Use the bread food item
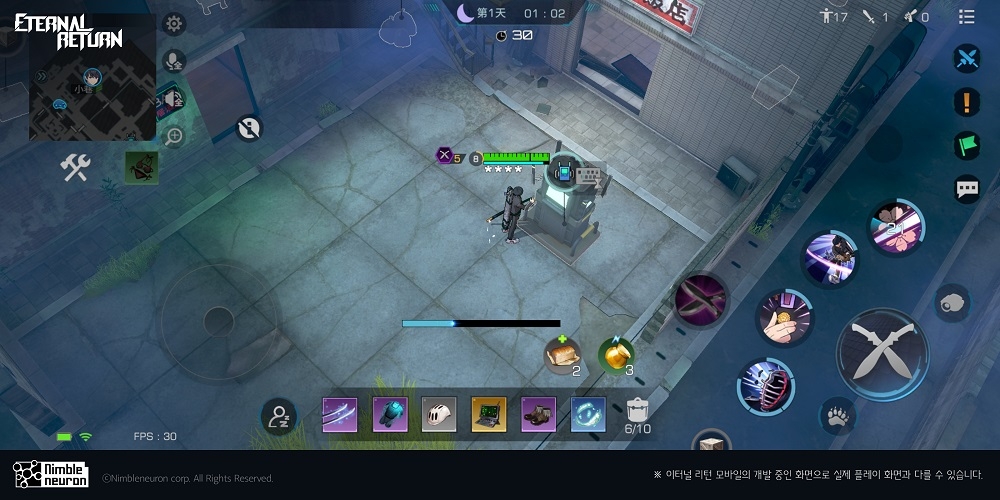 [x=562, y=354]
